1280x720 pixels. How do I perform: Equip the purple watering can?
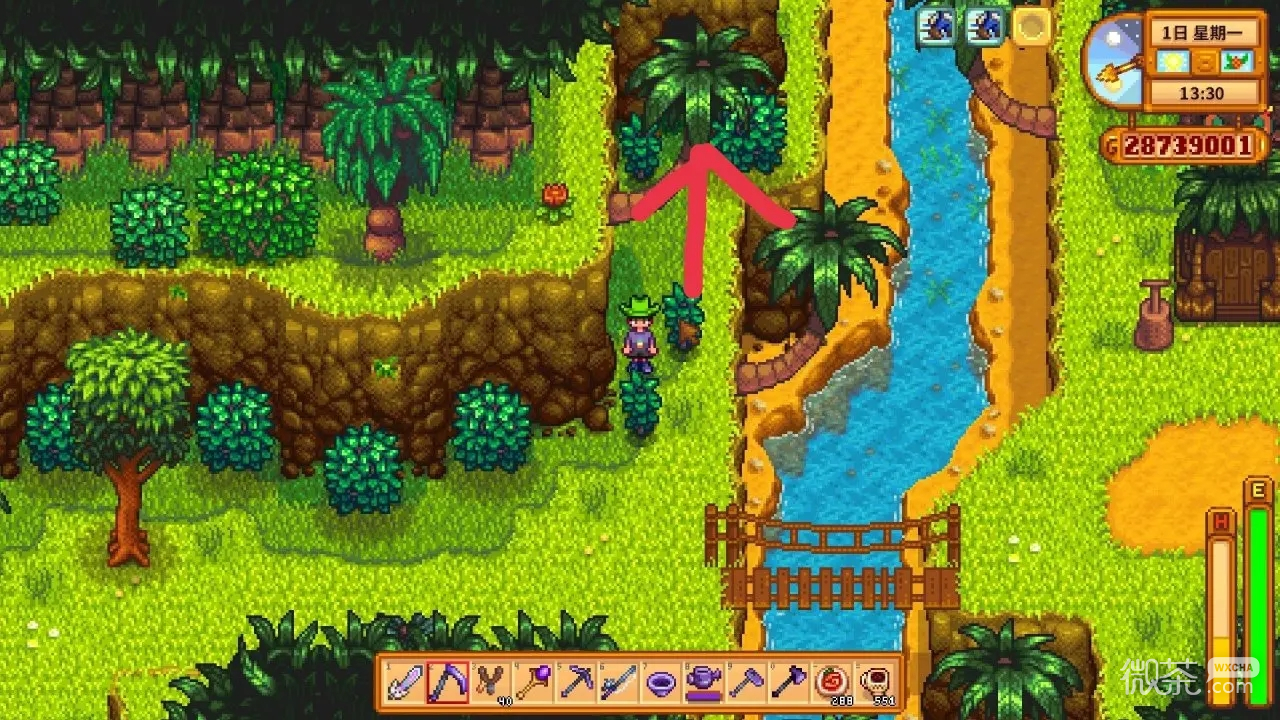(704, 683)
